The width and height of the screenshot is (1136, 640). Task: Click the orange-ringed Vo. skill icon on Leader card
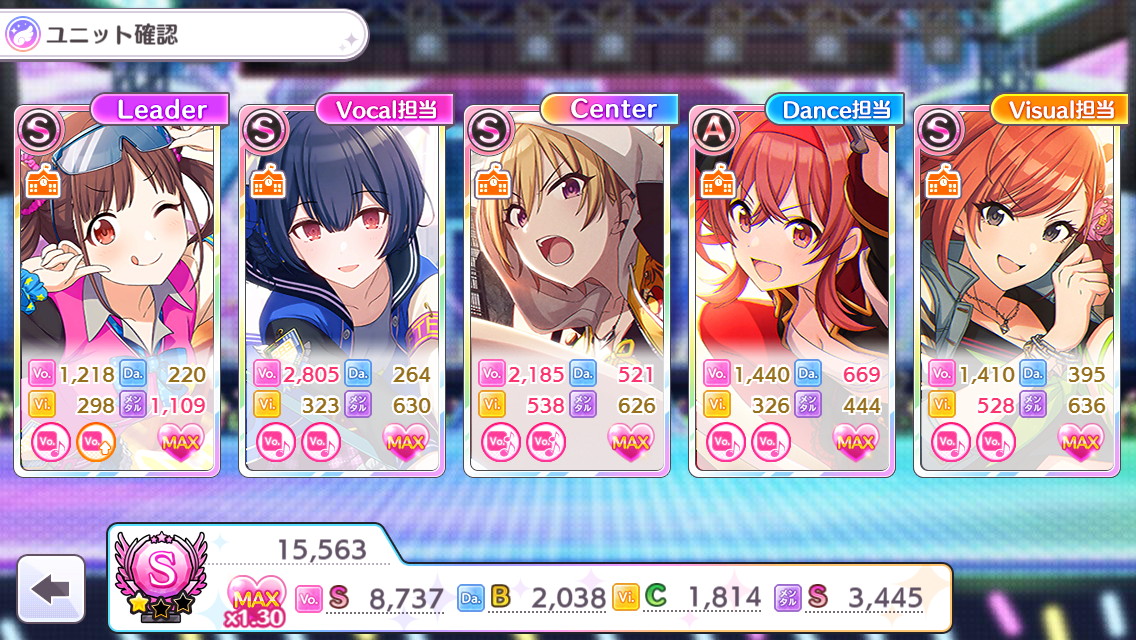click(x=97, y=441)
